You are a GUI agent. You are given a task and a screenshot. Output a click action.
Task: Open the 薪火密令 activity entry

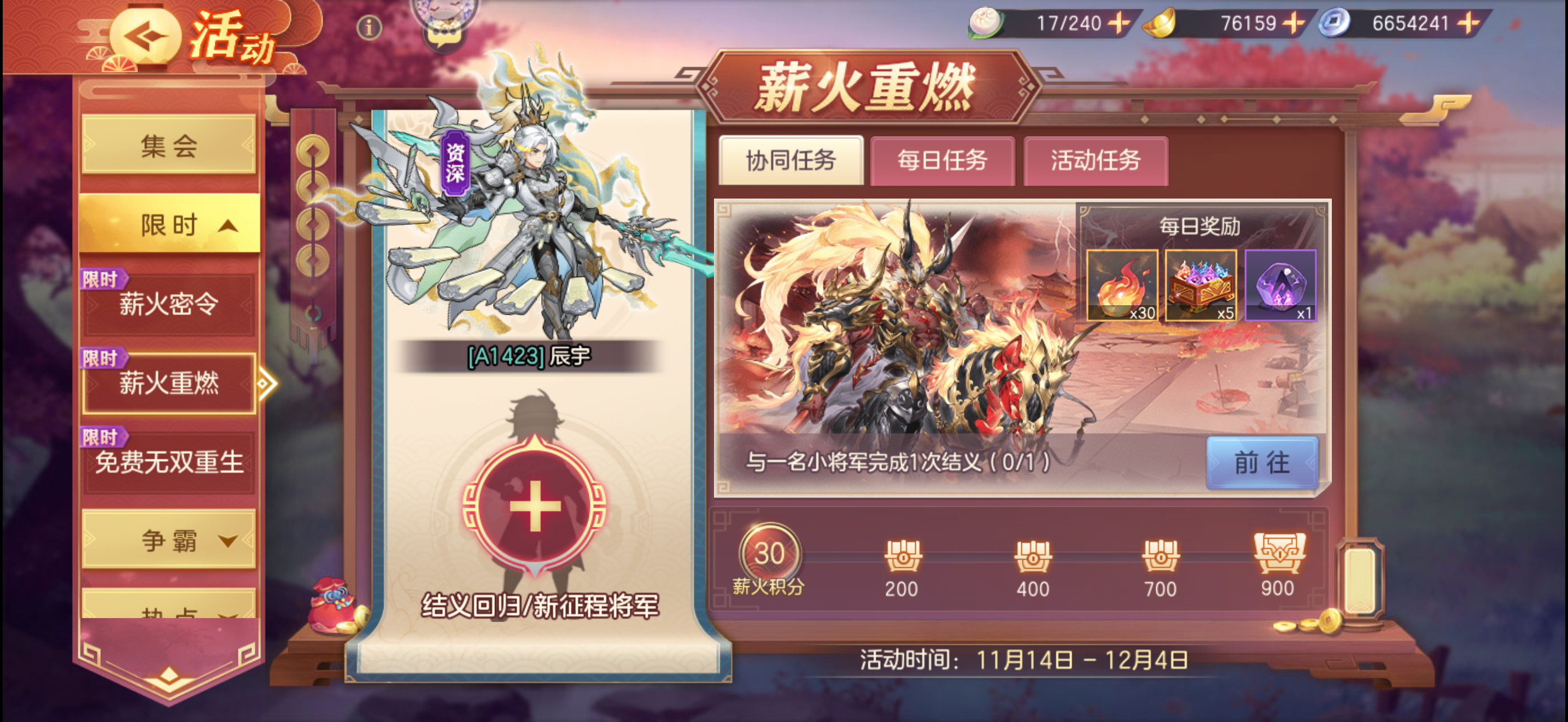coord(168,304)
